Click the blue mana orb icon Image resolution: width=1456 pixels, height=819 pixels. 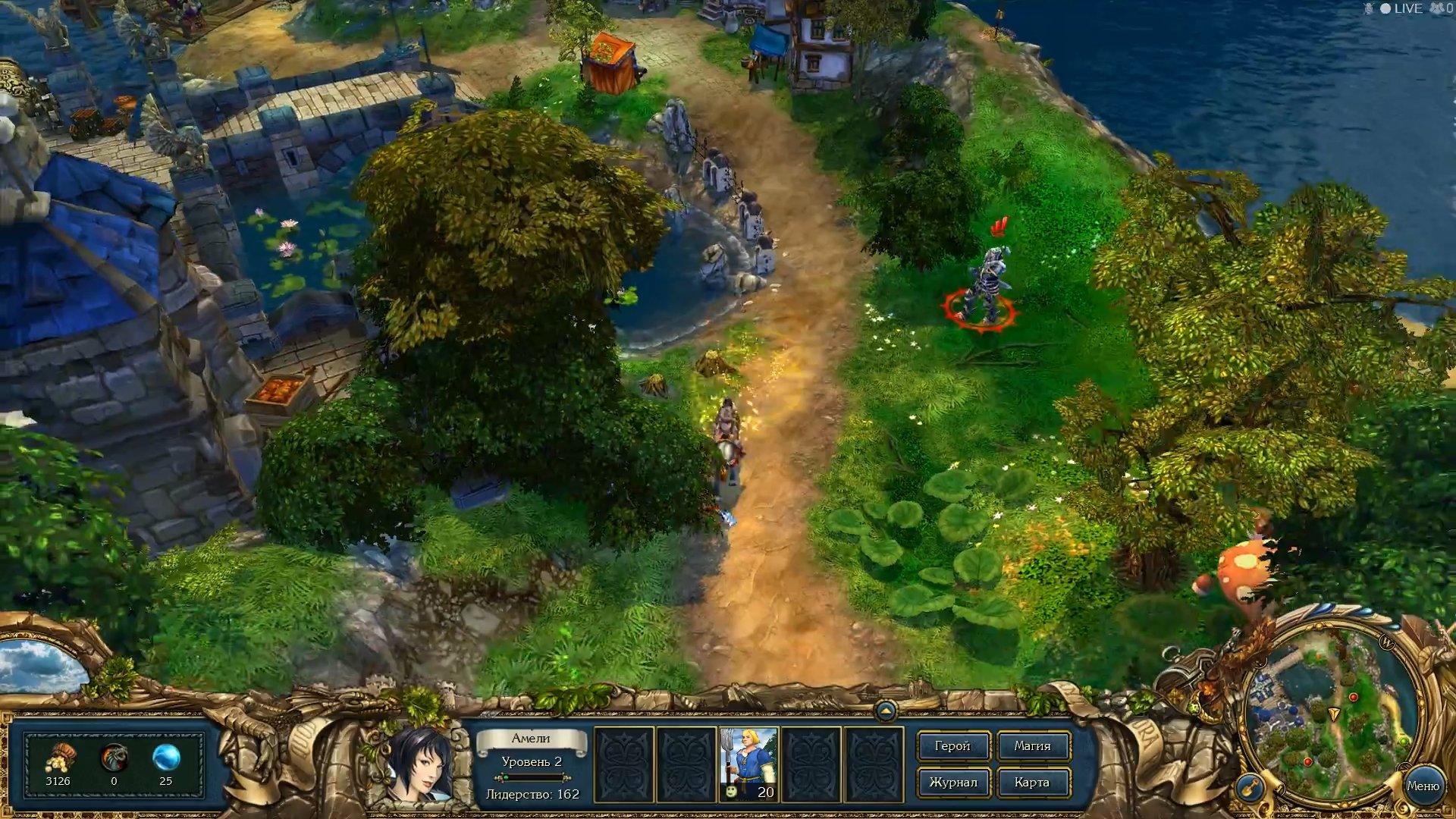click(x=166, y=757)
